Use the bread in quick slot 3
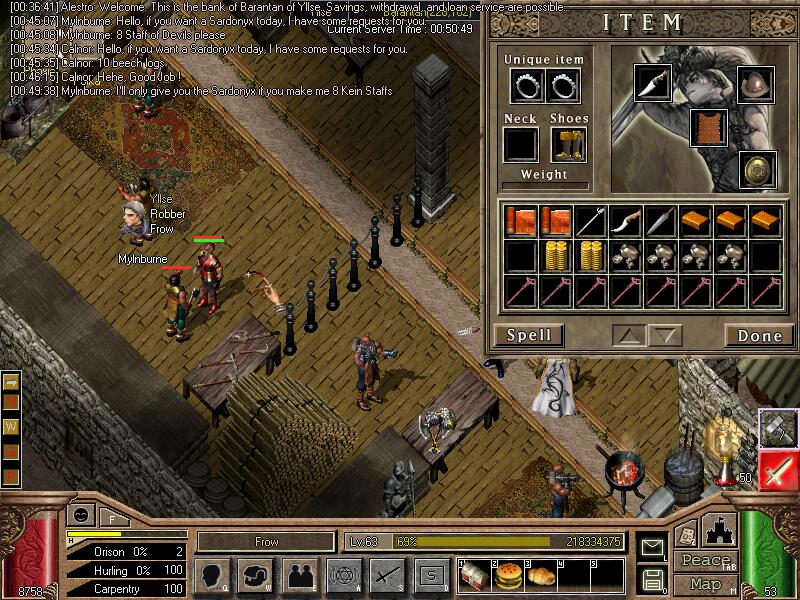Viewport: 800px width, 600px height. tap(539, 577)
